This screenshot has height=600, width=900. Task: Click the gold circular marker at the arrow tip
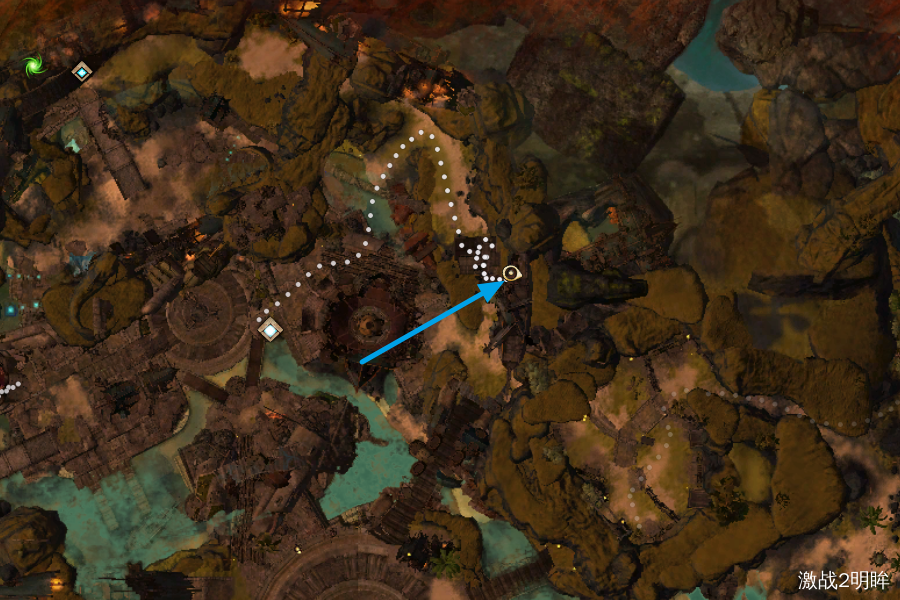pyautogui.click(x=513, y=273)
